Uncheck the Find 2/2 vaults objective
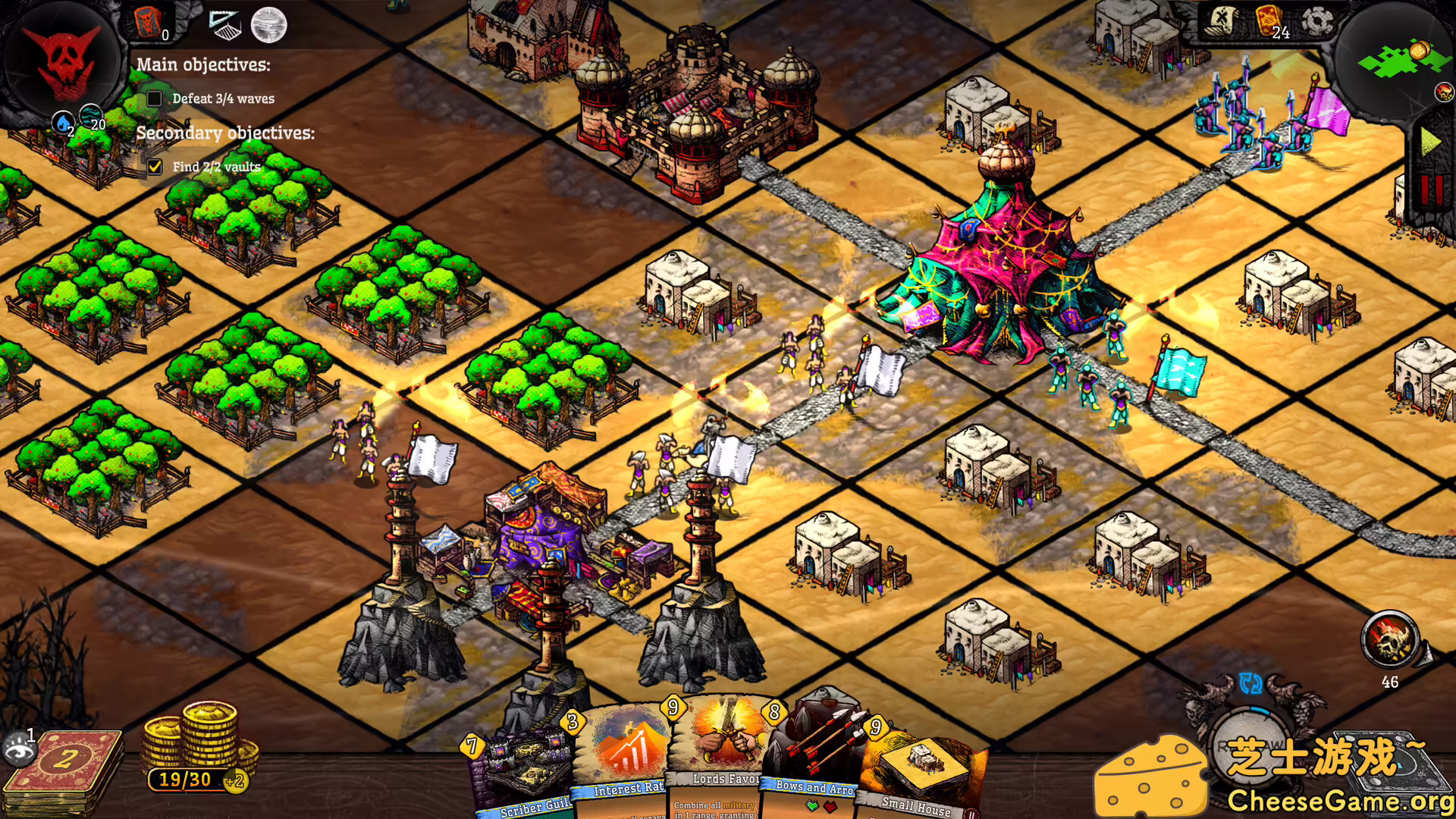Screen dimensions: 1456x819 155,166
